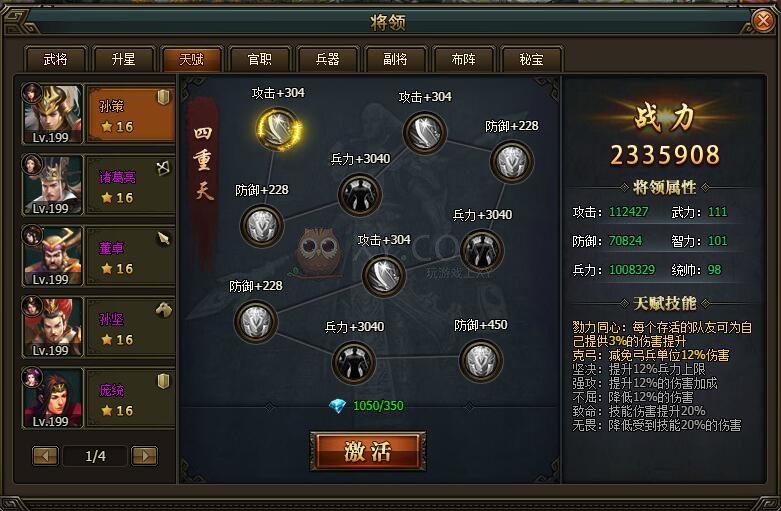Go to the previous general page

pyautogui.click(x=45, y=456)
